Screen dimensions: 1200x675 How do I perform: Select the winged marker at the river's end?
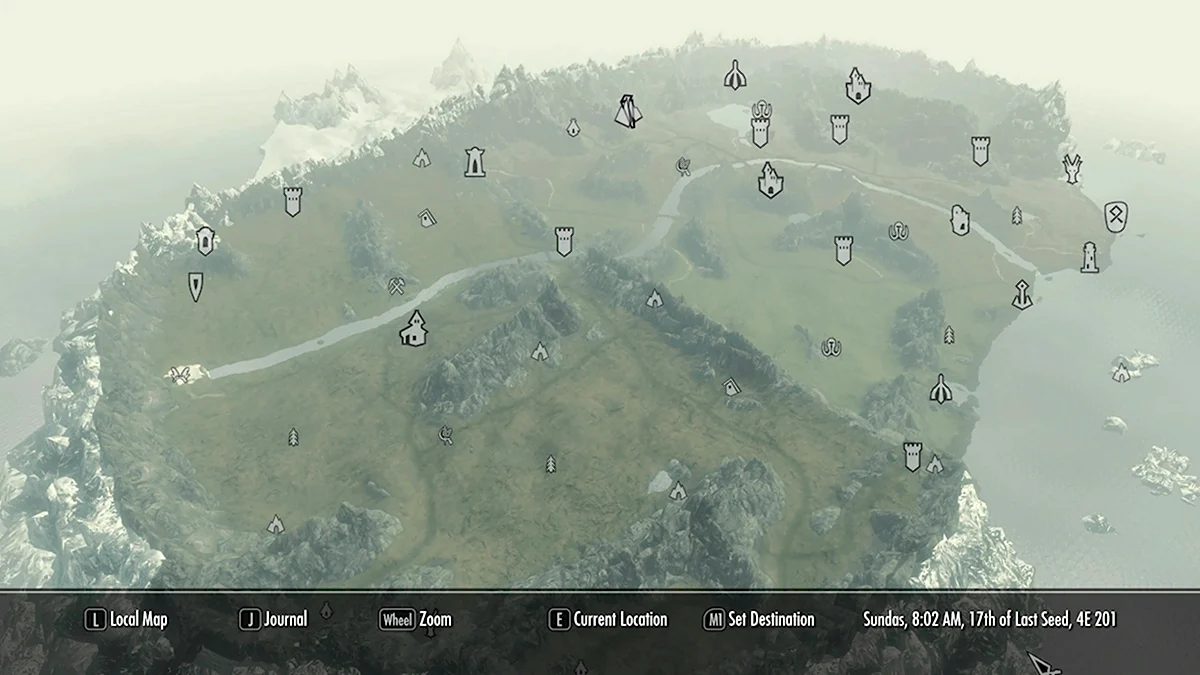click(x=181, y=375)
